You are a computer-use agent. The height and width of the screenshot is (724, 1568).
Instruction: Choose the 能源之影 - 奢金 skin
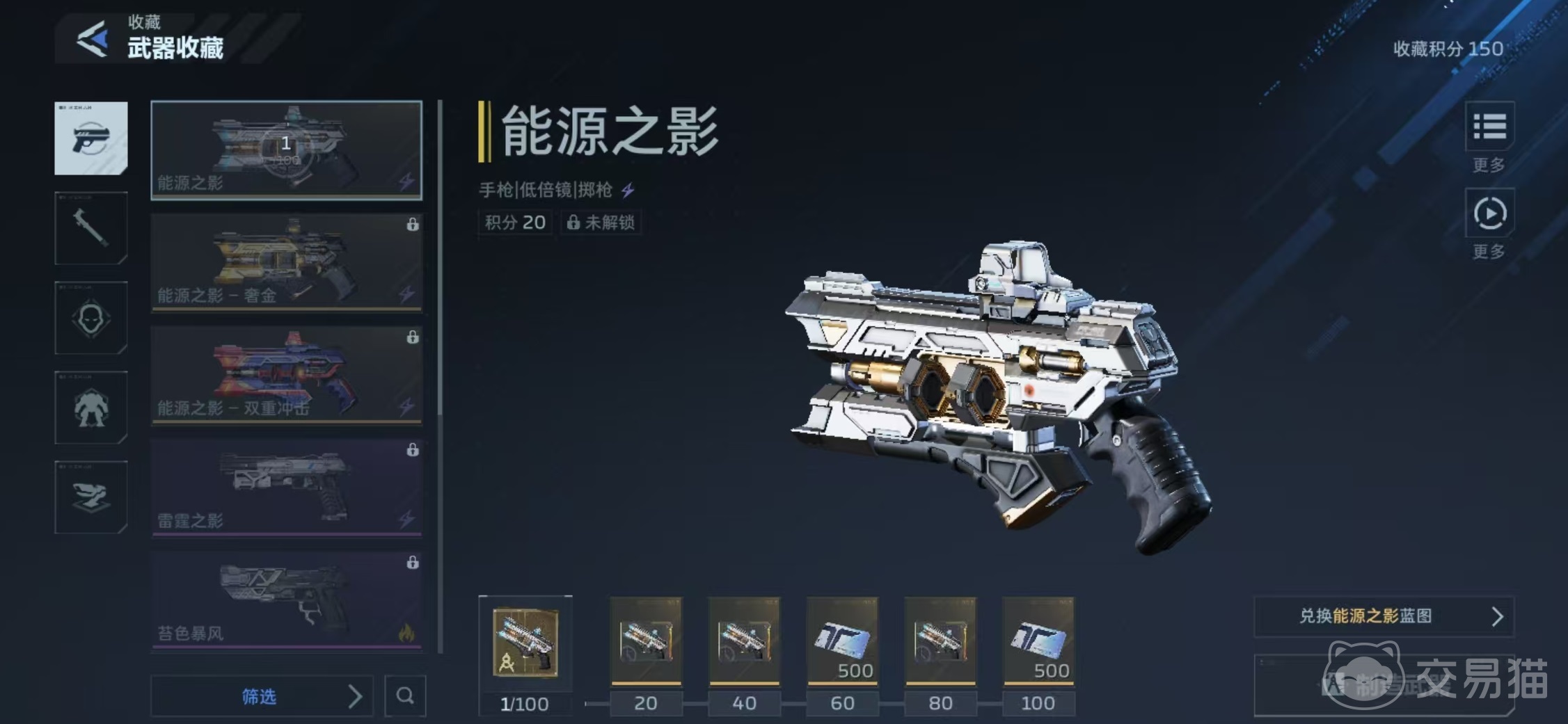286,262
